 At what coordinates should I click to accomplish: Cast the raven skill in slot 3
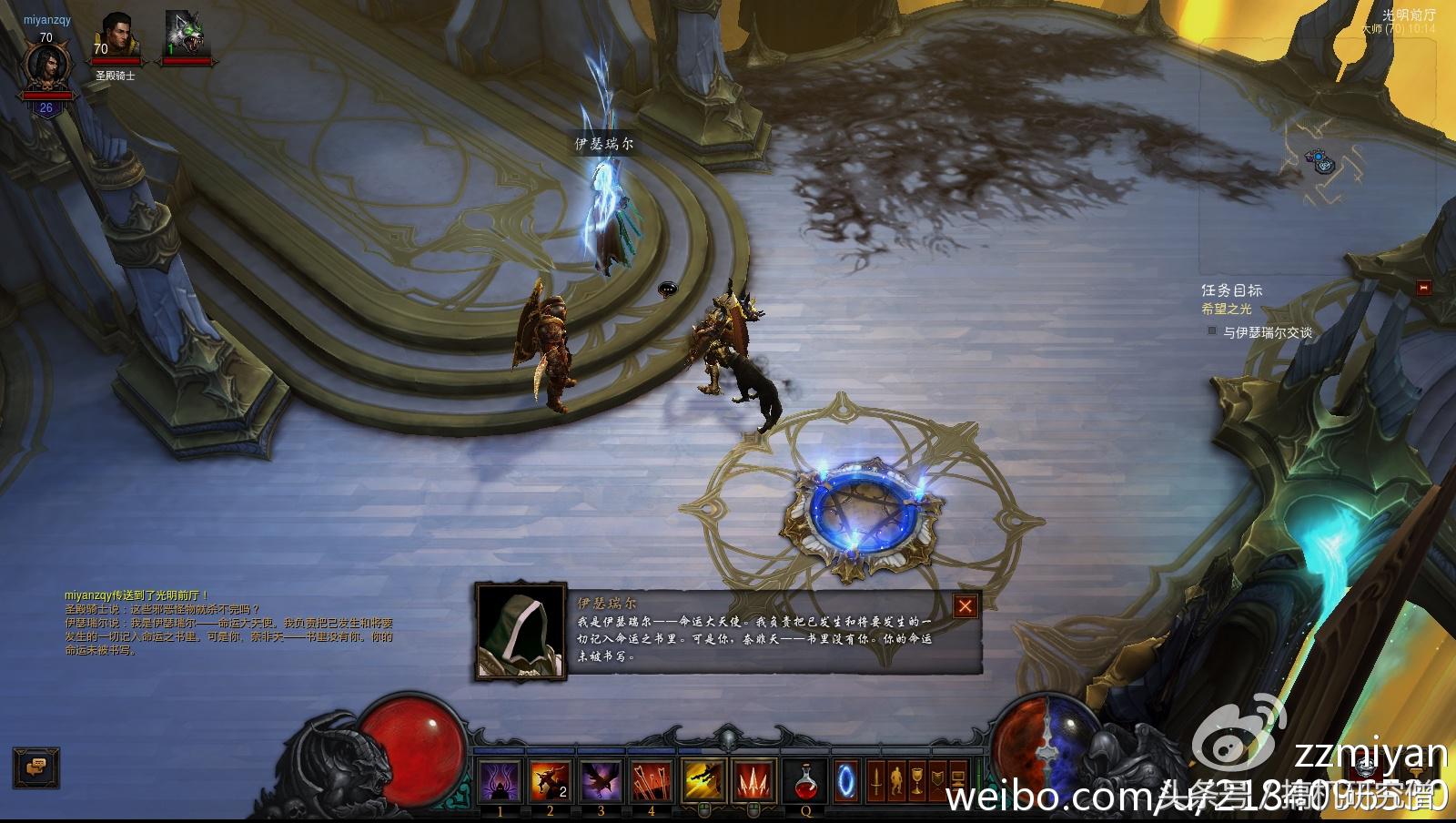[601, 779]
